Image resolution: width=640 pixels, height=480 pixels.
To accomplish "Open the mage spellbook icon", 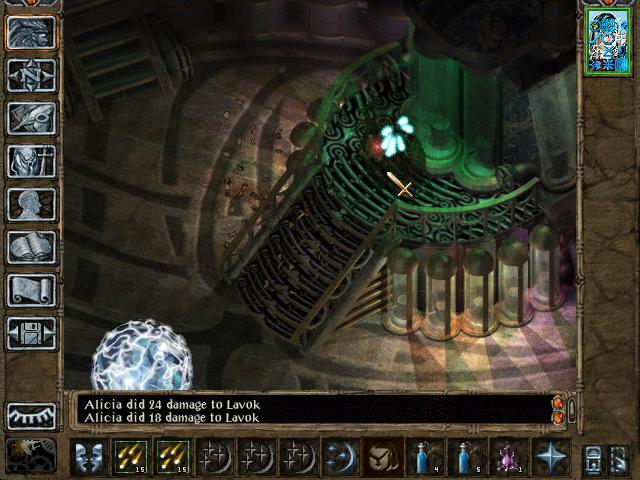I will (31, 247).
